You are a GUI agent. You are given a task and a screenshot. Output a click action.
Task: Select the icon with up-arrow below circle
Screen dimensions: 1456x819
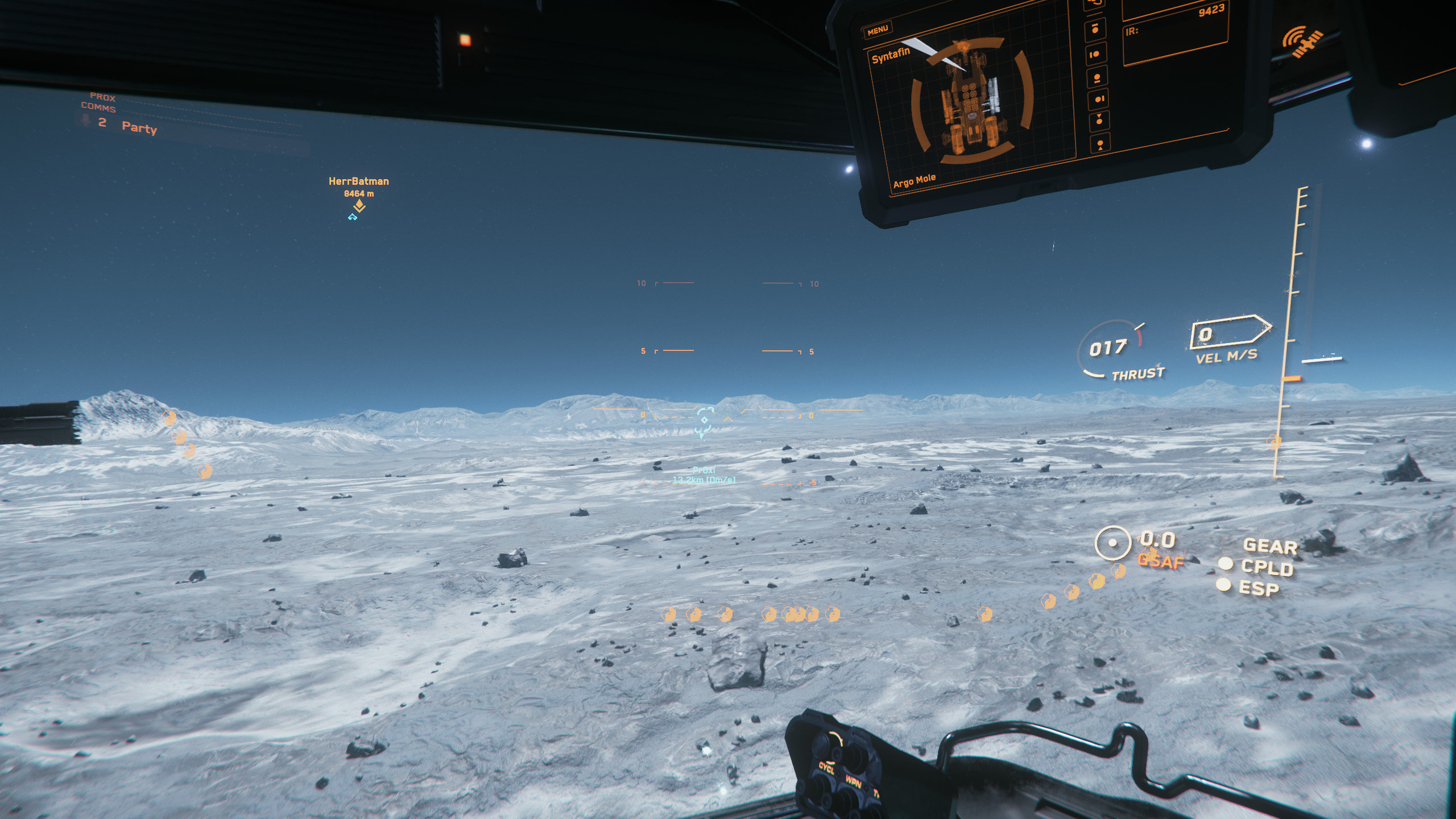pyautogui.click(x=1101, y=144)
